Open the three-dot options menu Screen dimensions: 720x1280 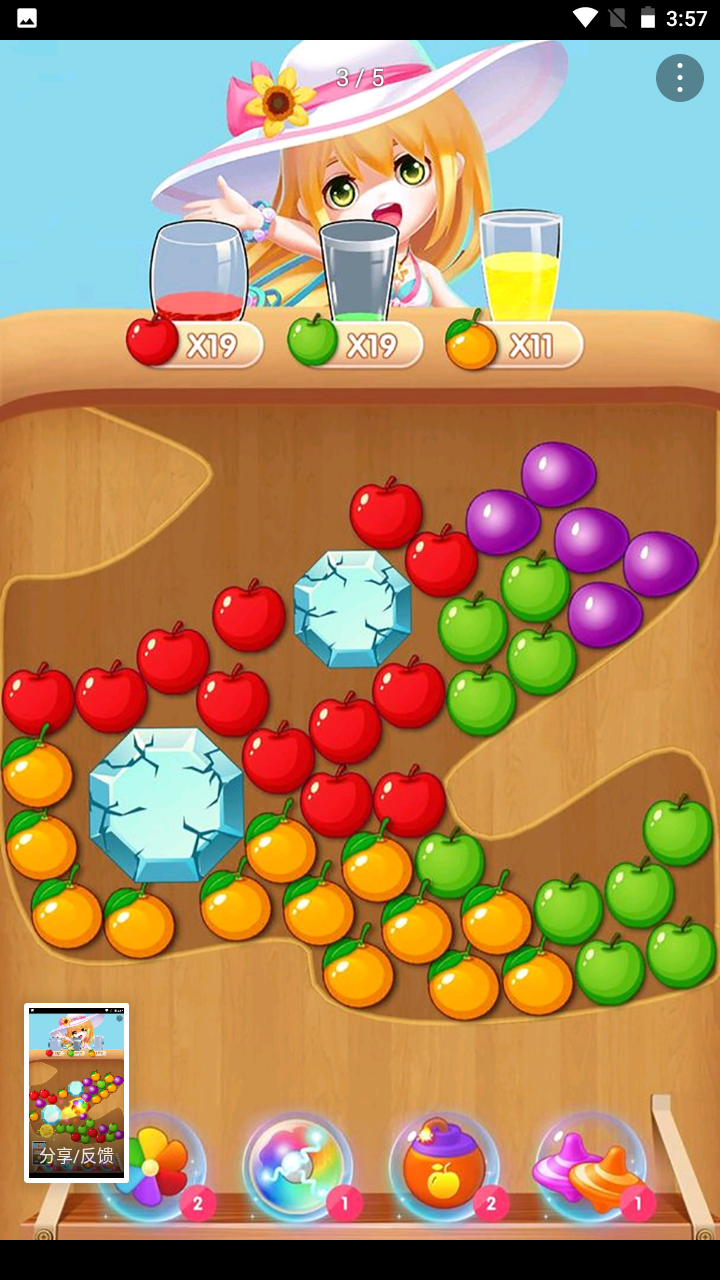680,77
